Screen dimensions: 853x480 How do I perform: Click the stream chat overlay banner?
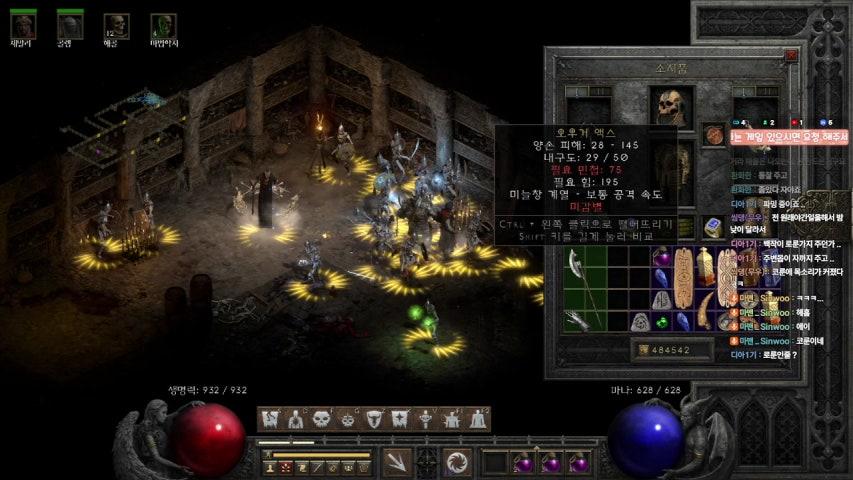pyautogui.click(x=788, y=137)
